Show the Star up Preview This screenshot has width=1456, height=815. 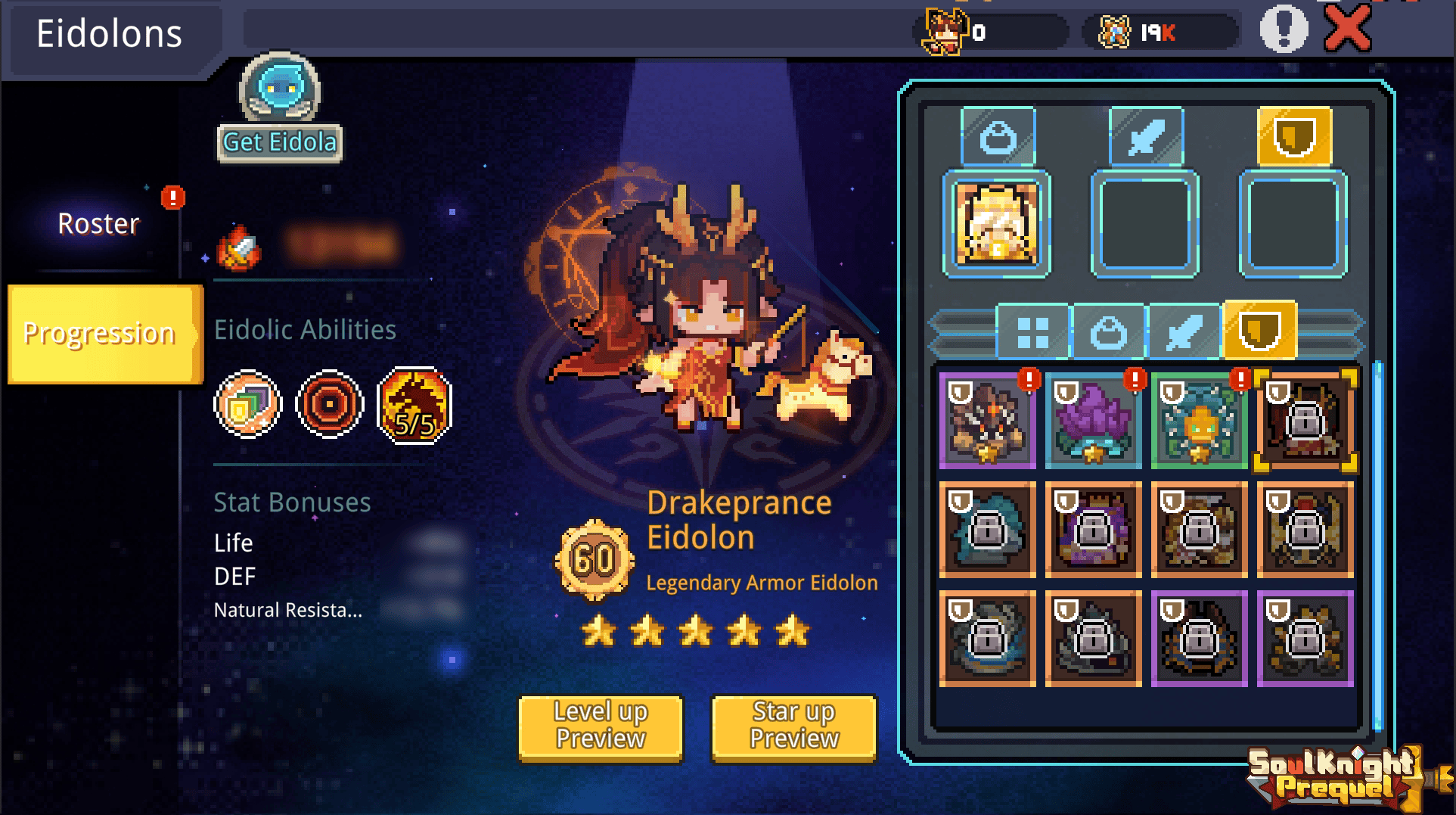tap(794, 726)
